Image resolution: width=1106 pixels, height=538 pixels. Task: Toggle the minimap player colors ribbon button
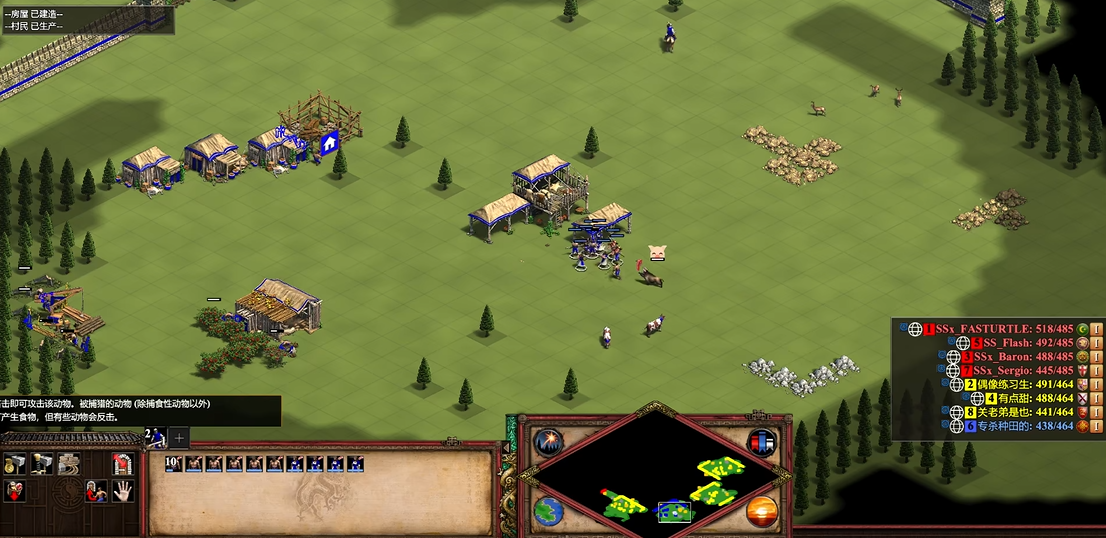pyautogui.click(x=763, y=440)
